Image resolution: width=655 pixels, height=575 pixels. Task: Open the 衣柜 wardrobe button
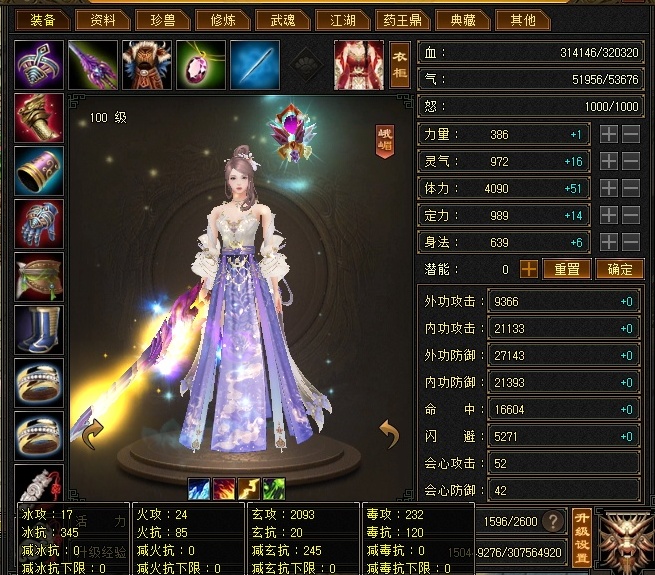coord(400,65)
